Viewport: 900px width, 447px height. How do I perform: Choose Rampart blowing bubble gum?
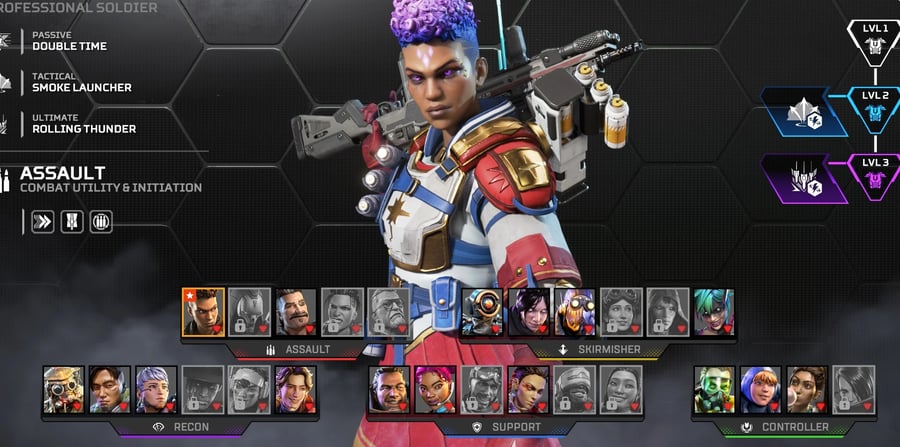tap(806, 390)
